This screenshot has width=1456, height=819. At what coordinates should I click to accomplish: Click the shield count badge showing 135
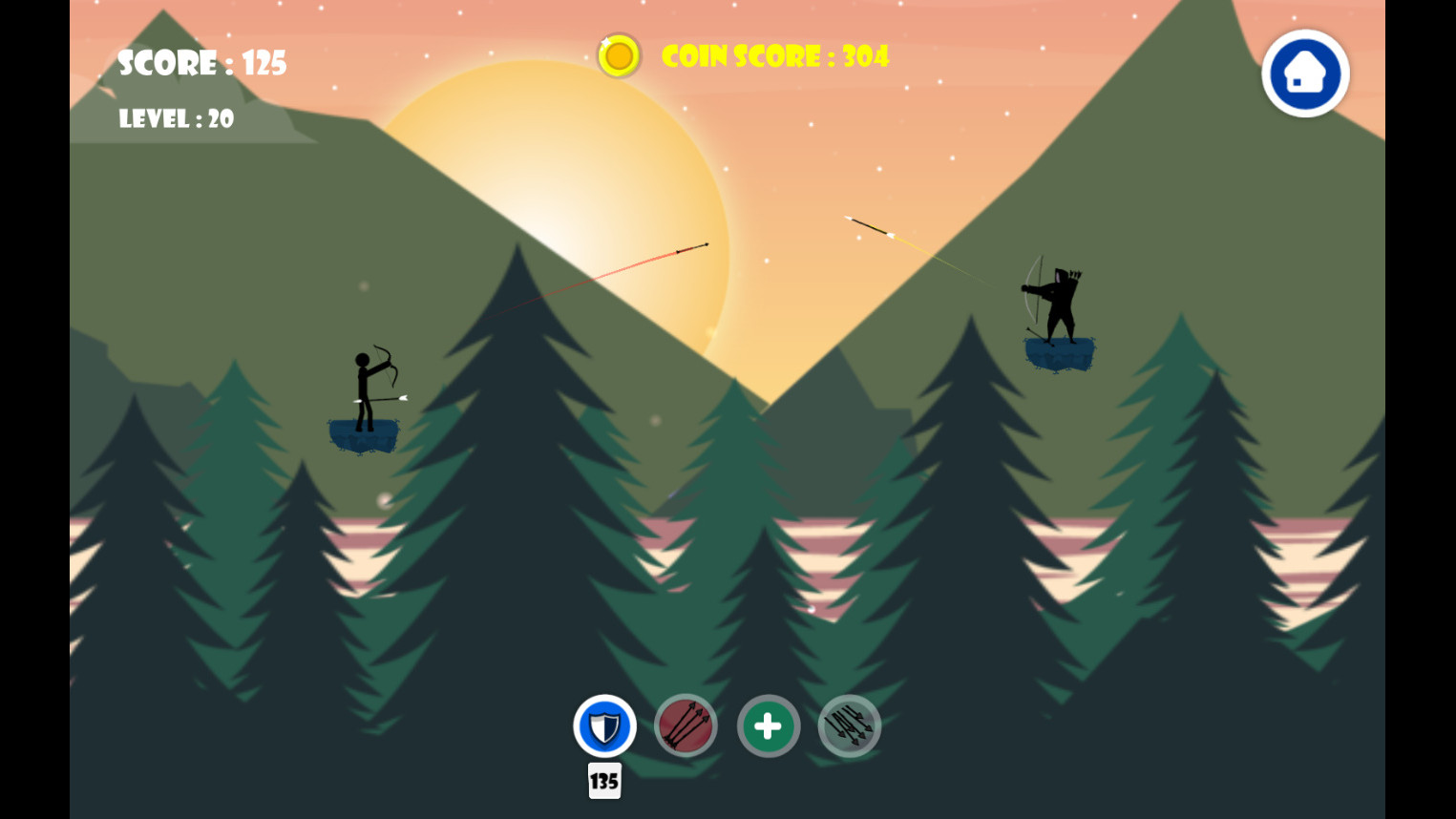[603, 782]
